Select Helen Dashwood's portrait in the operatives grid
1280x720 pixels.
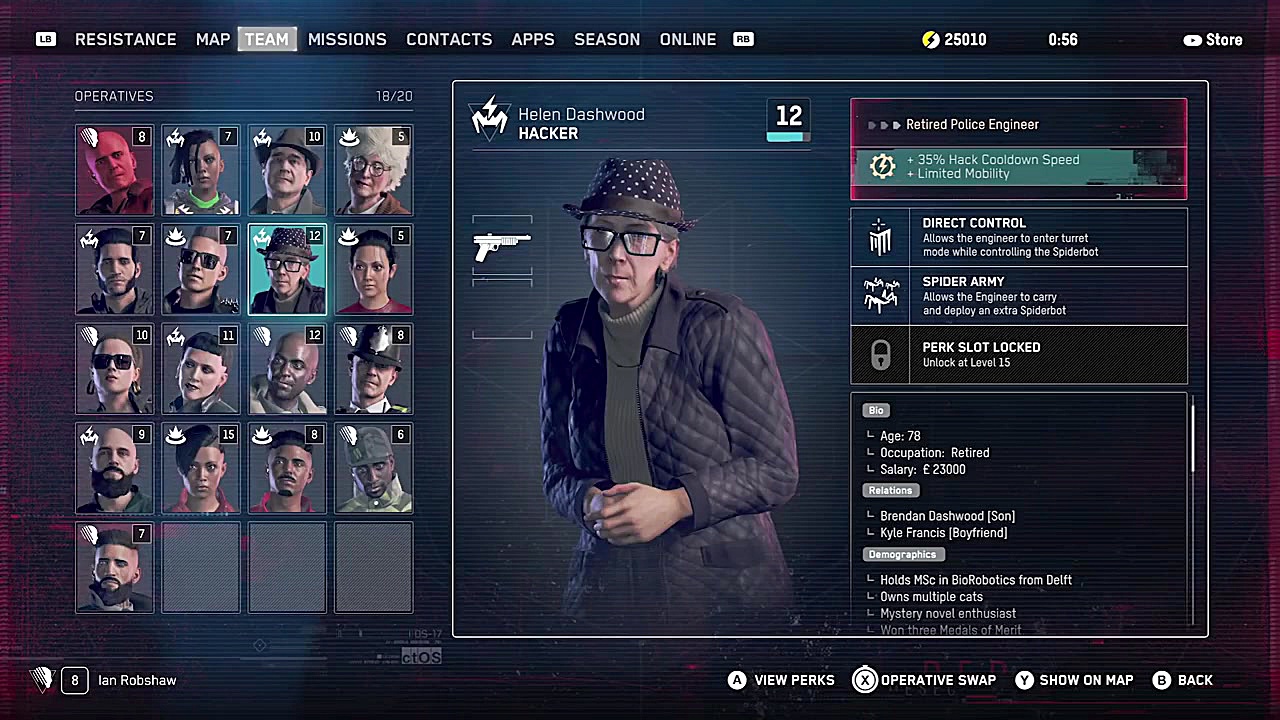[287, 270]
